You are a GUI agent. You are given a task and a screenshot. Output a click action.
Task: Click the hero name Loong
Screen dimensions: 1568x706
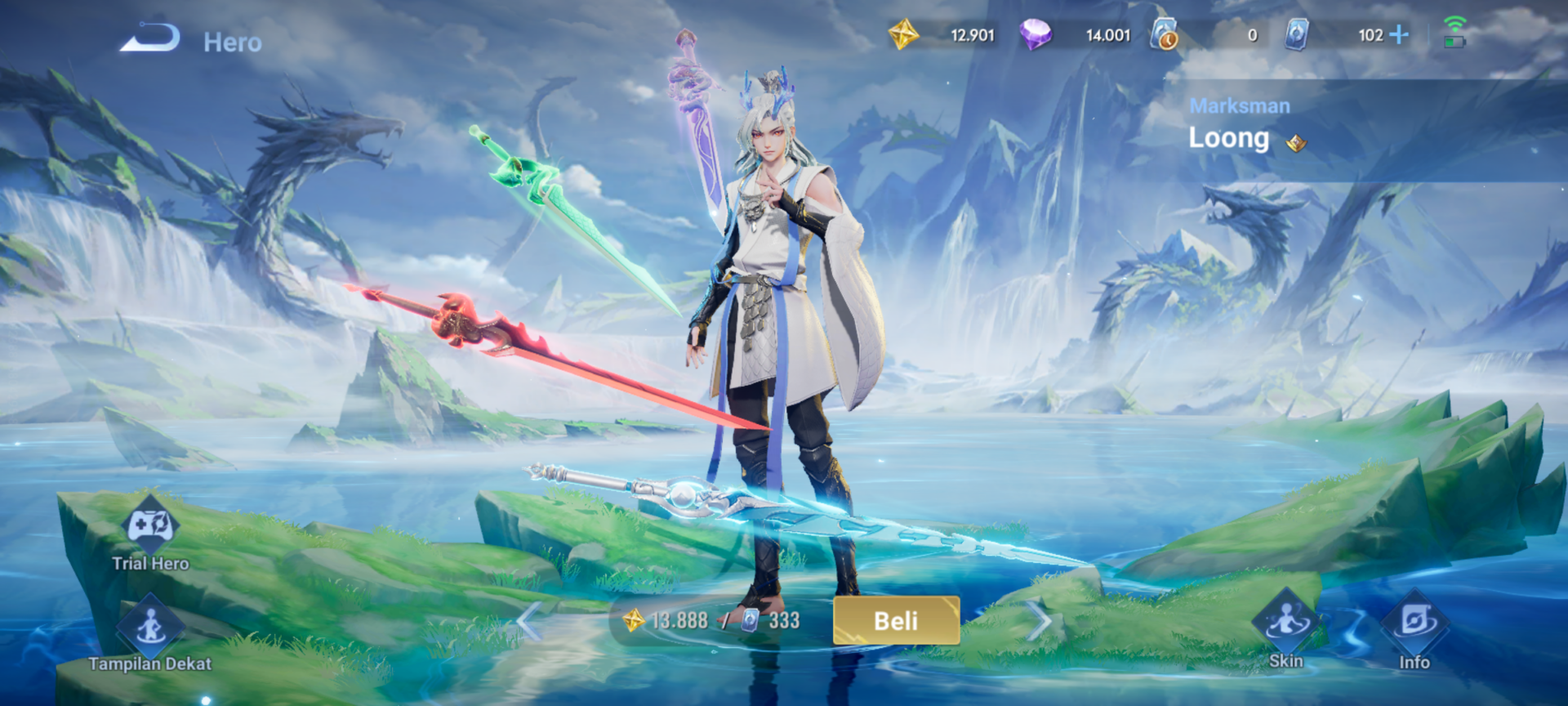tap(1229, 138)
